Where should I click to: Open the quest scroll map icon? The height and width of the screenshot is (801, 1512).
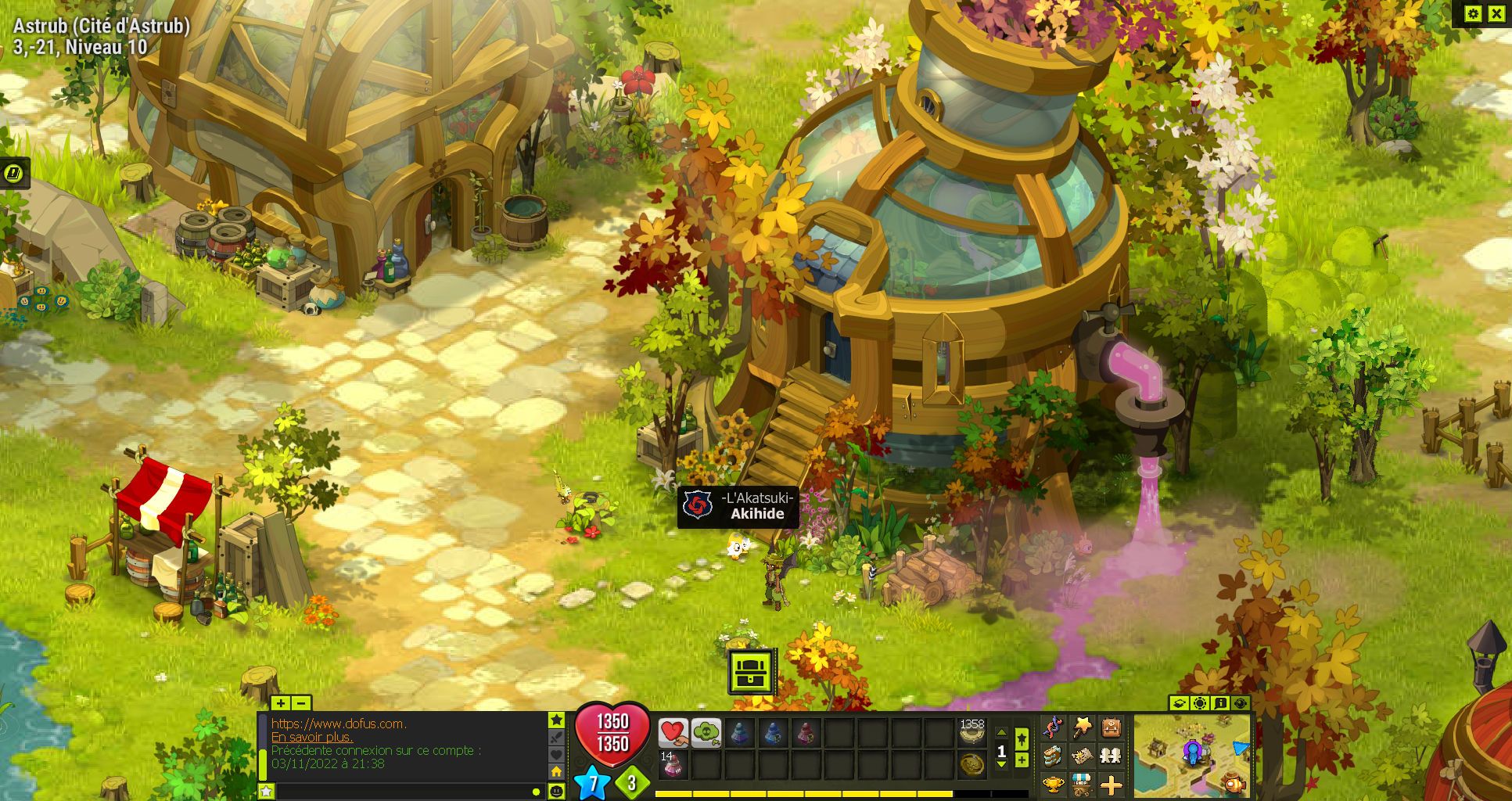1082,756
